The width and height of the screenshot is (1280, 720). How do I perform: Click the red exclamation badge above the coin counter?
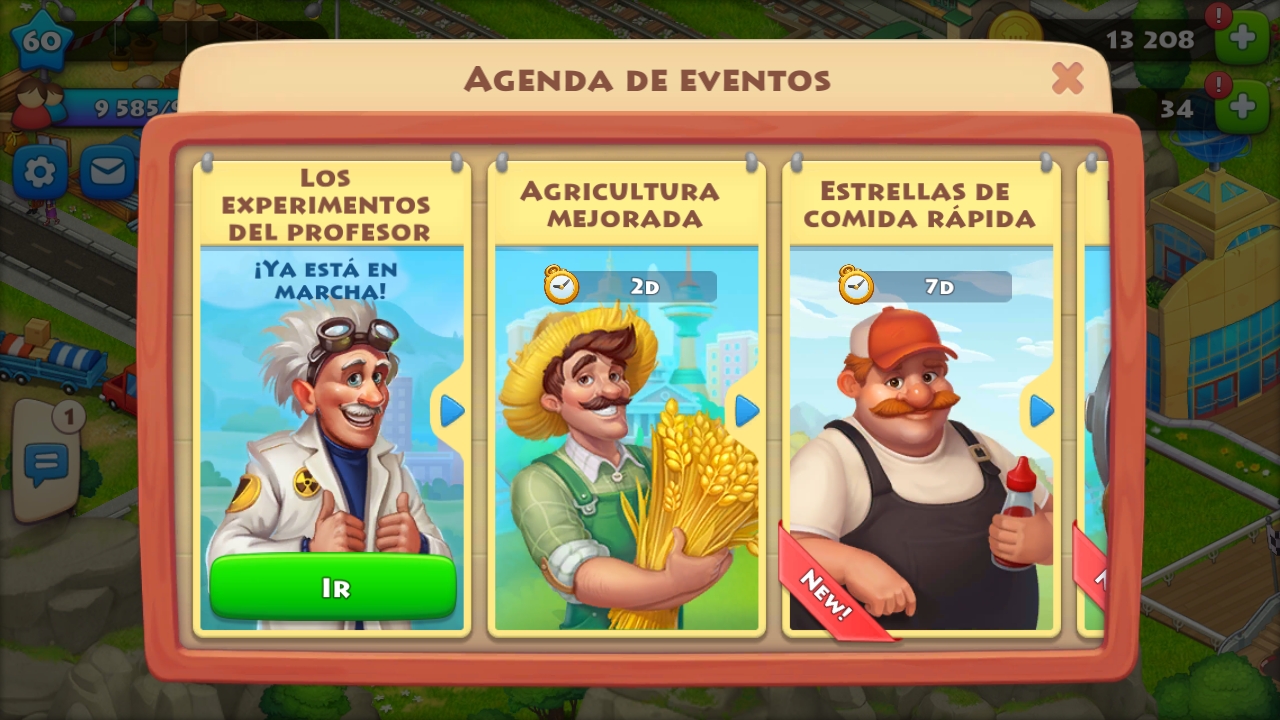click(x=1218, y=18)
